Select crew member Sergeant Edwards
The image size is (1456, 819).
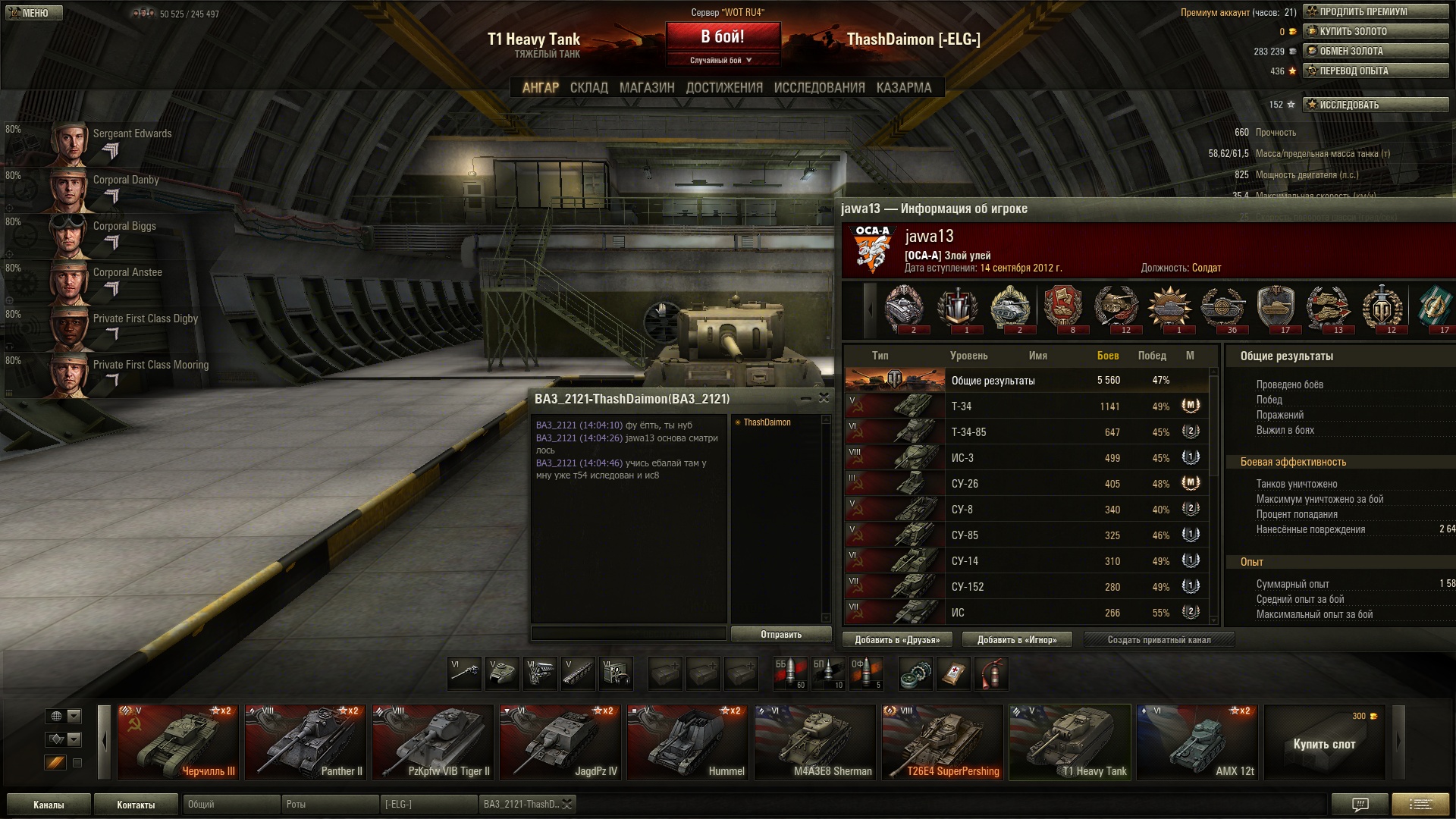[114, 141]
